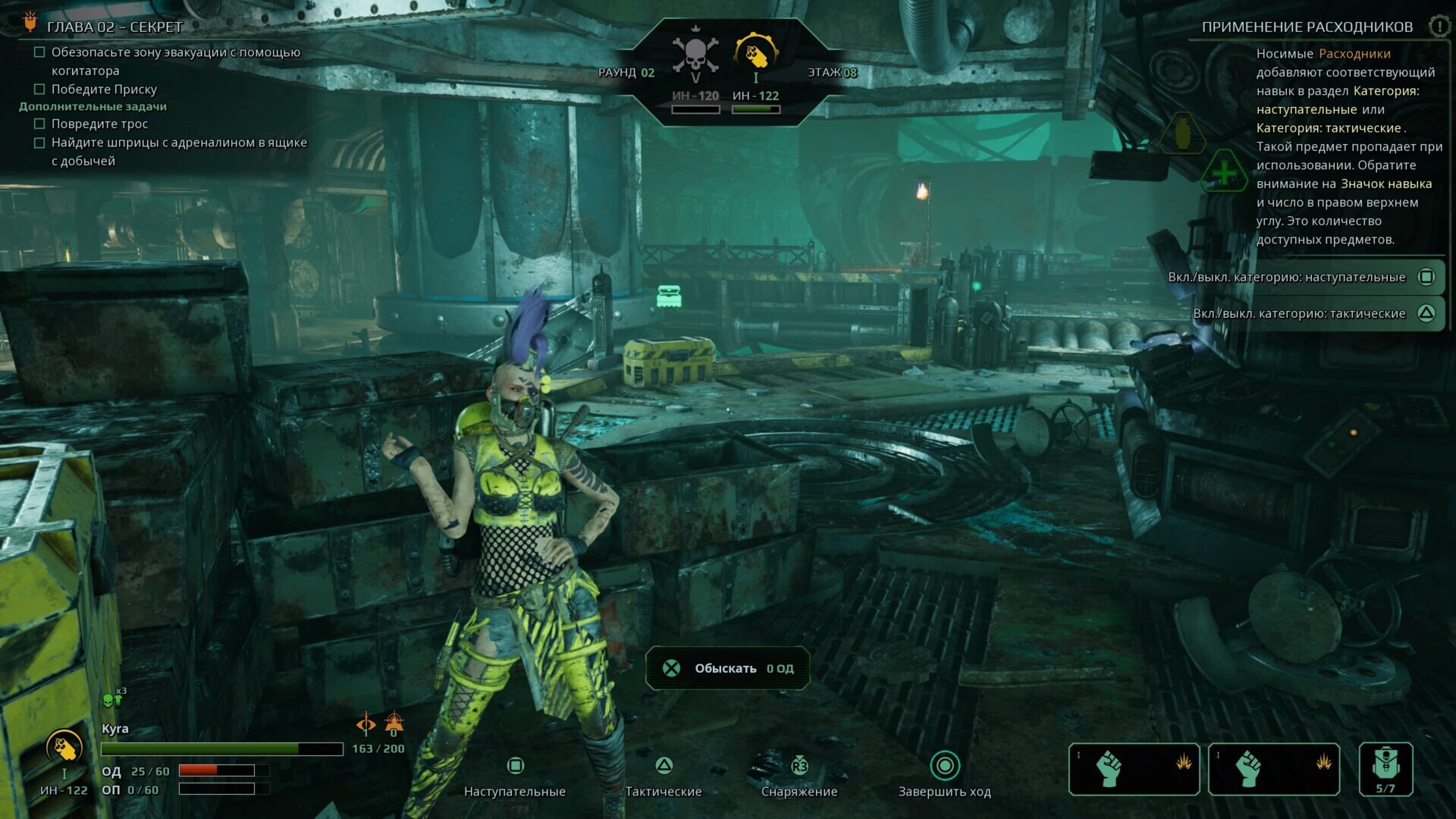Select the yellow ganger portrait in turn order
Image resolution: width=1456 pixels, height=819 pixels.
[755, 55]
